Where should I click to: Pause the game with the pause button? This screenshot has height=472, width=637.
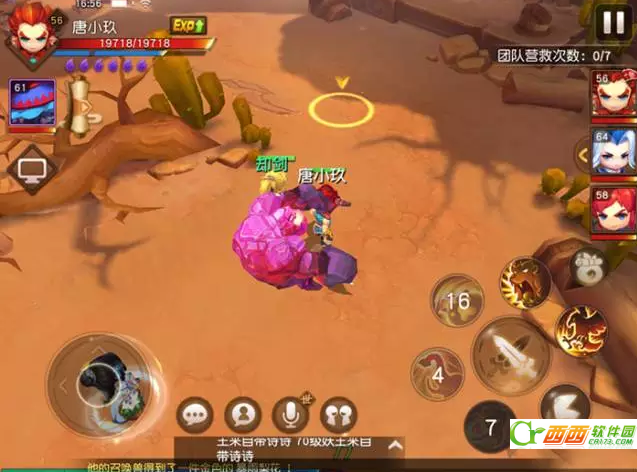[609, 23]
